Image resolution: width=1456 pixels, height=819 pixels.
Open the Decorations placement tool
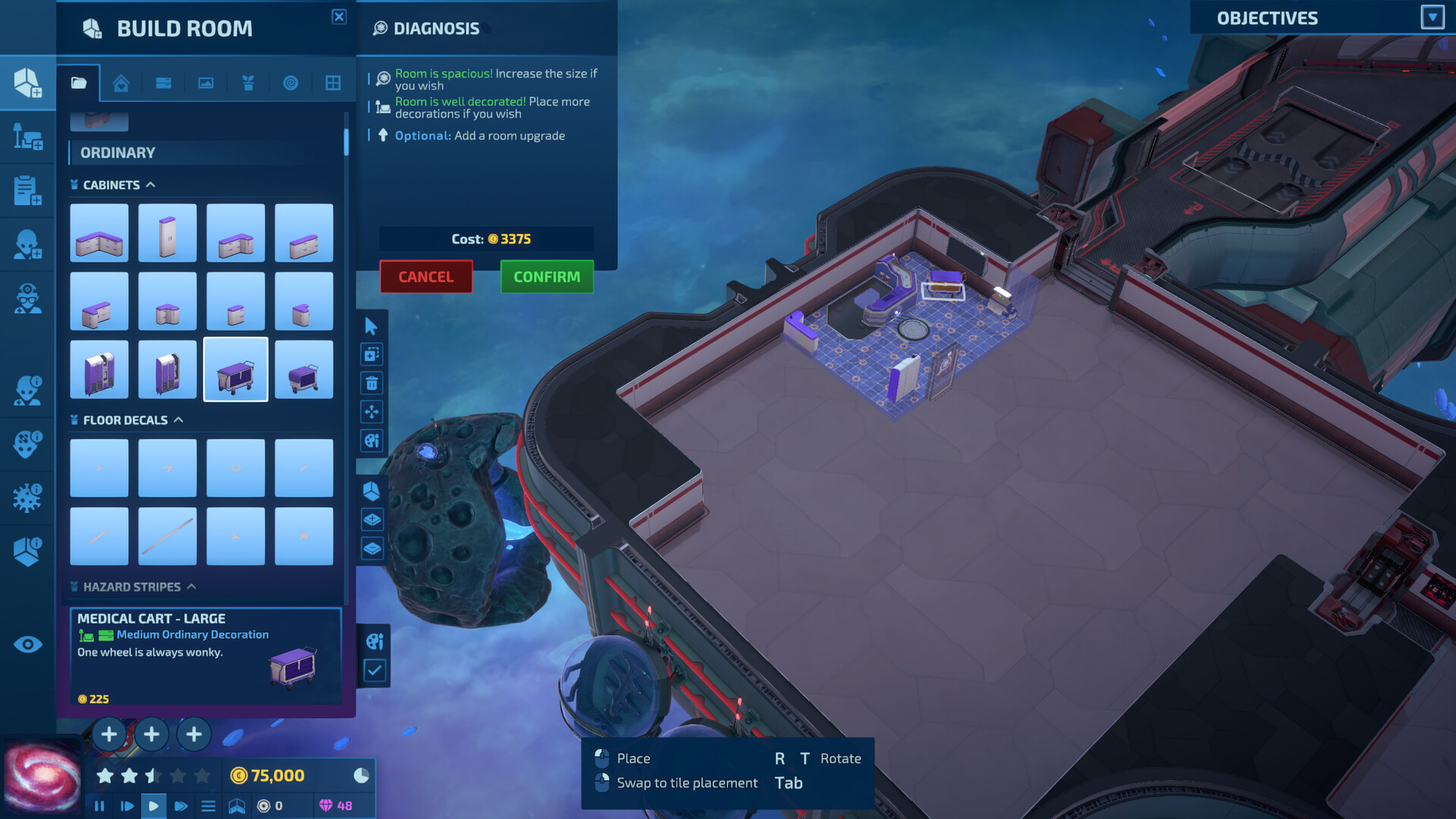click(x=27, y=137)
